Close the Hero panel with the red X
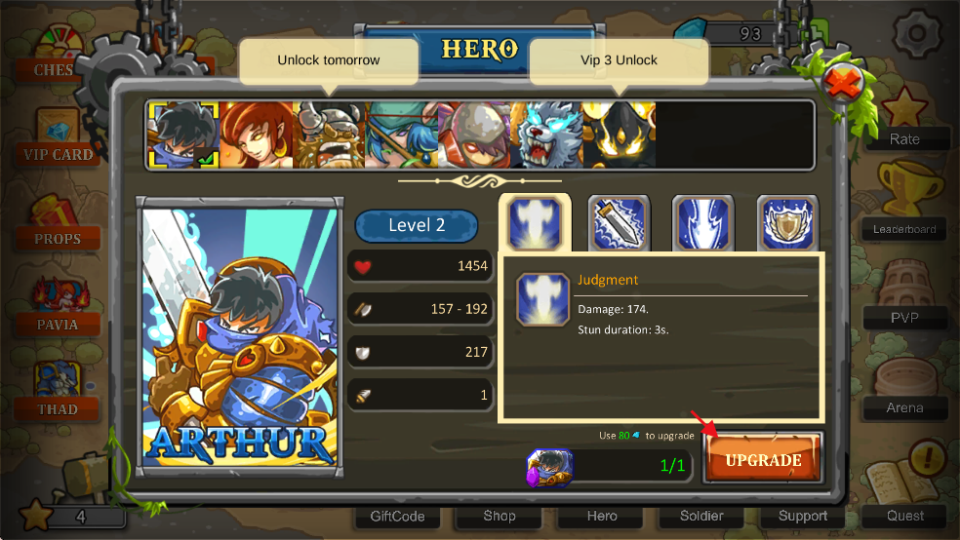960x540 pixels. 845,84
